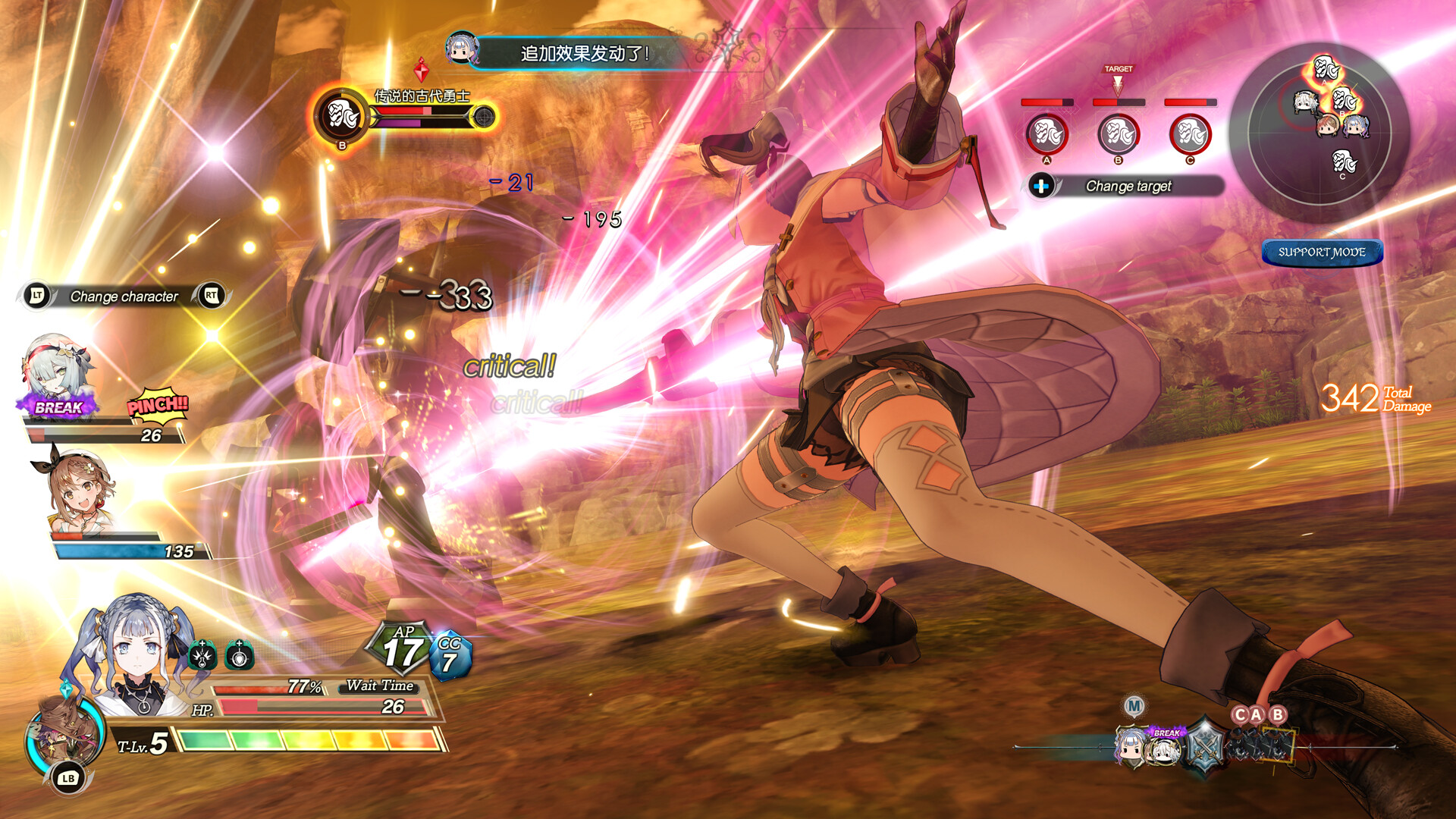Select the PINCH!! alert tag
This screenshot has width=1456, height=819.
point(157,408)
